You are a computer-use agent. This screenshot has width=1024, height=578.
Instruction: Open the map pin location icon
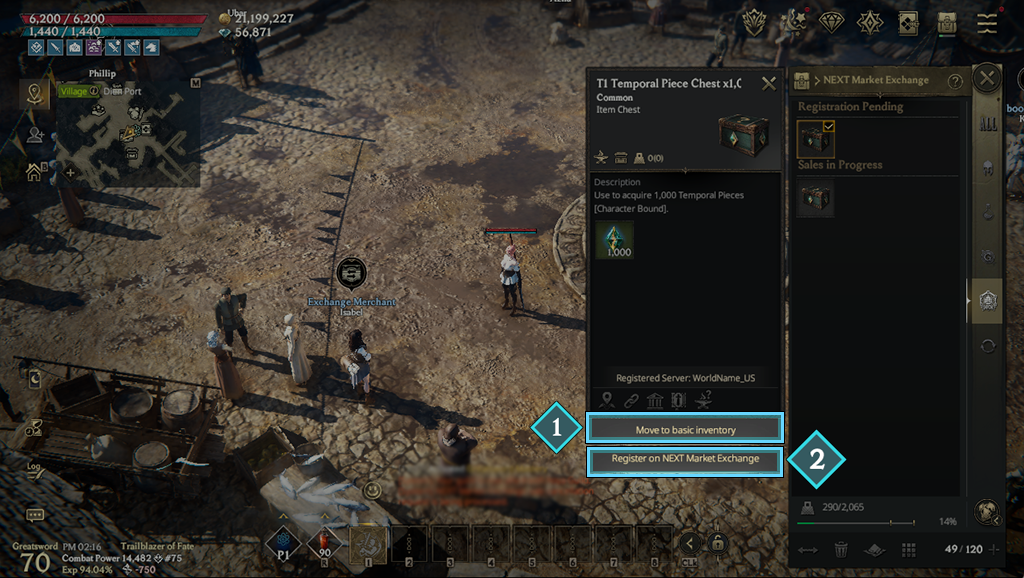[35, 95]
